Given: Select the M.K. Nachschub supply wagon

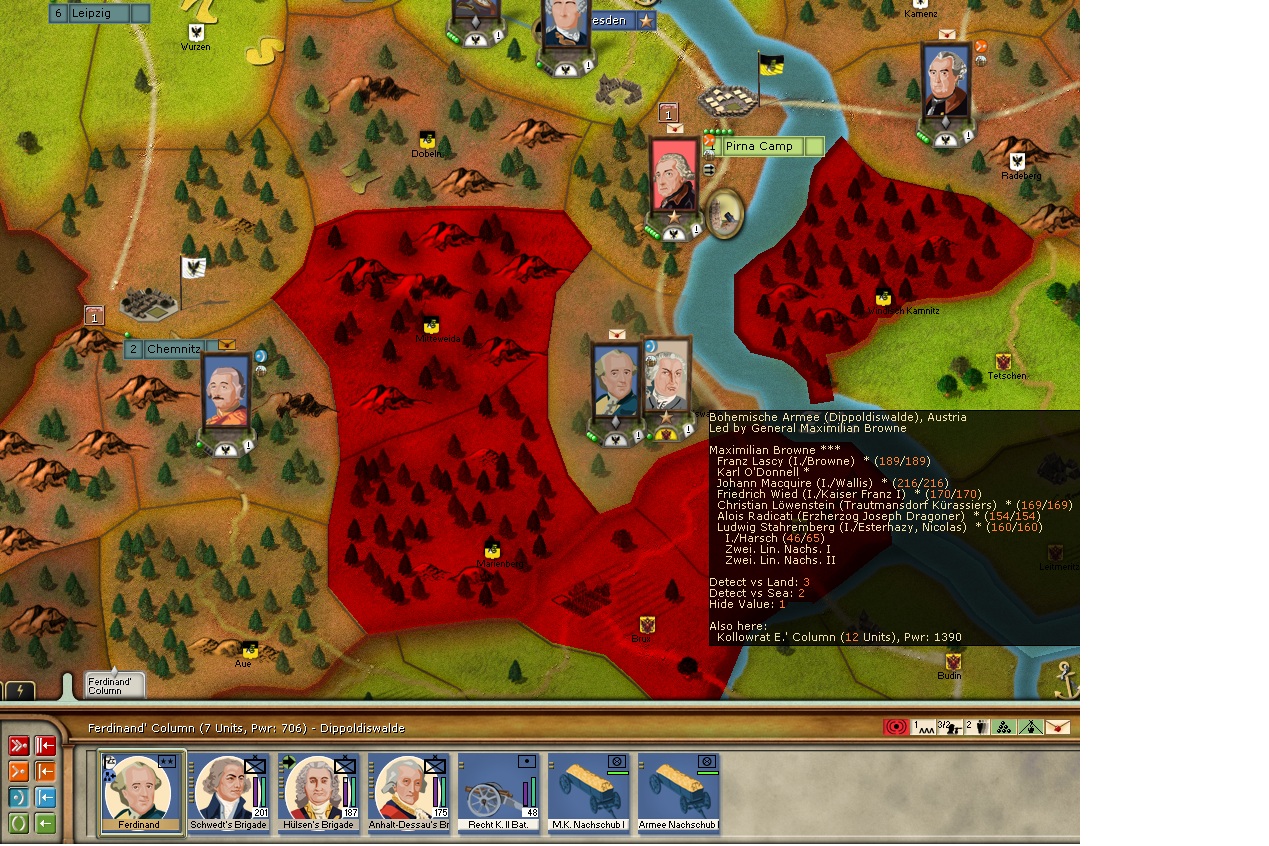Looking at the screenshot, I should (x=590, y=792).
